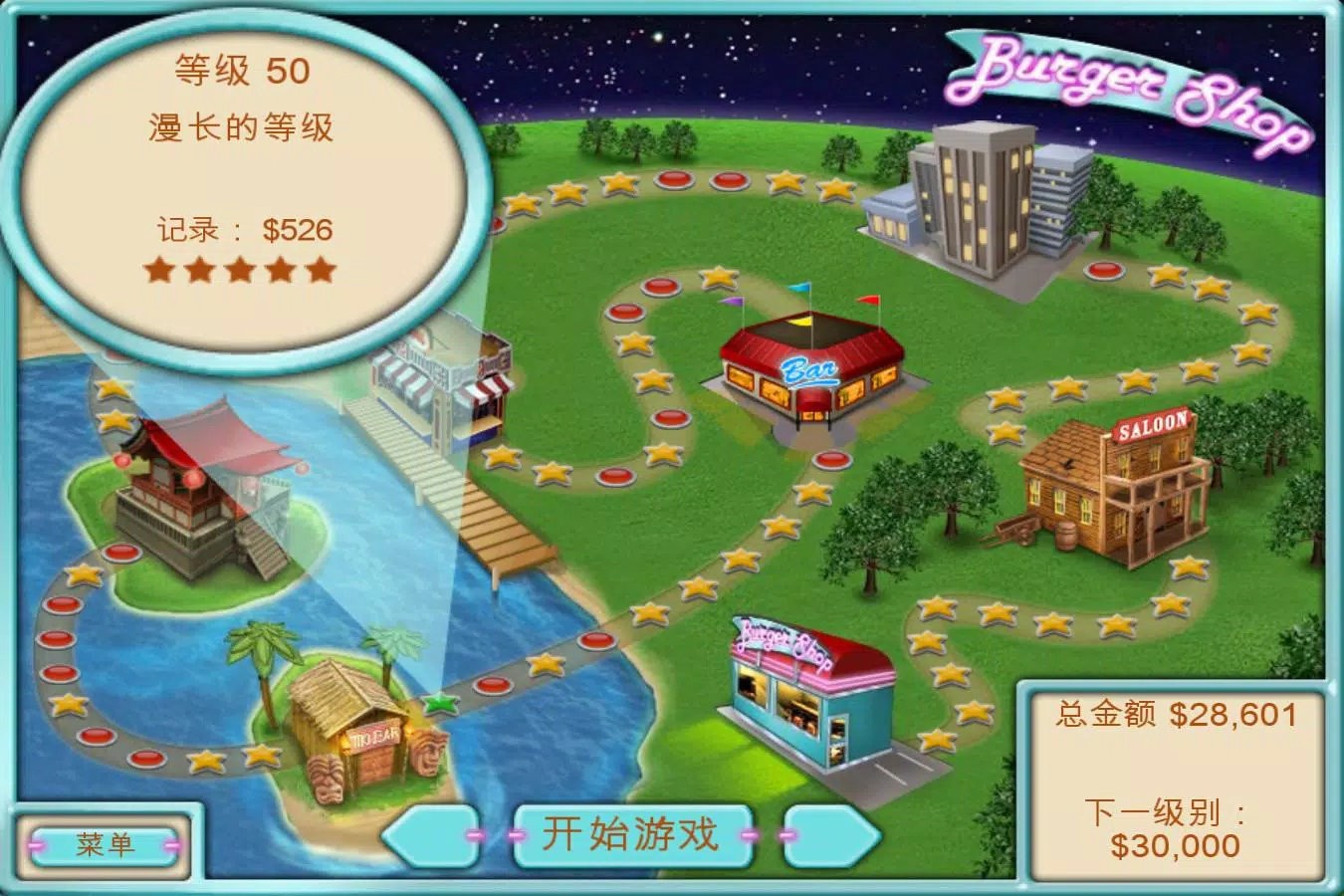Click the five-star rating under the record
Viewport: 1344px width, 896px height.
coord(242,268)
